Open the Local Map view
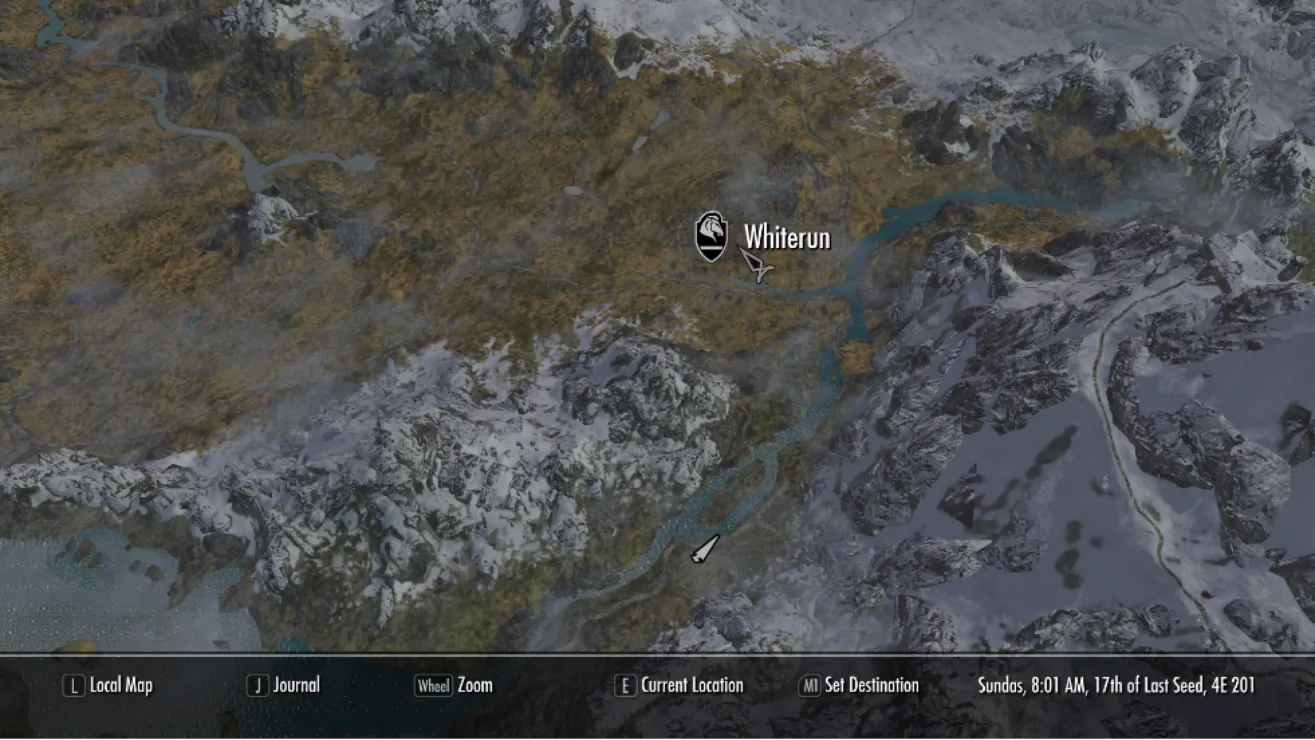Screen dimensions: 1315x740 click(x=109, y=686)
